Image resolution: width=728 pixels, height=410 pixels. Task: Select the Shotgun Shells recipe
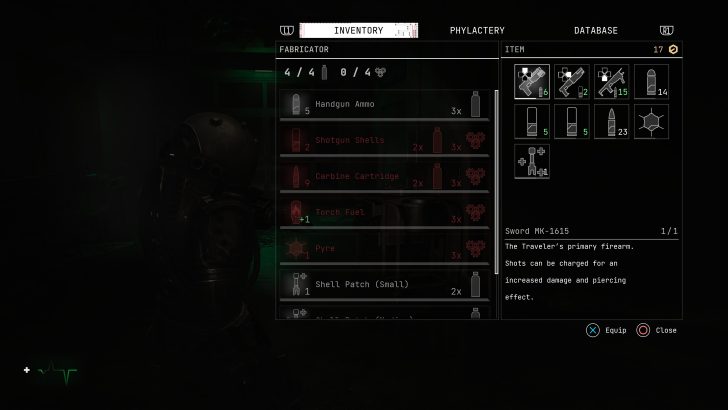(386, 140)
